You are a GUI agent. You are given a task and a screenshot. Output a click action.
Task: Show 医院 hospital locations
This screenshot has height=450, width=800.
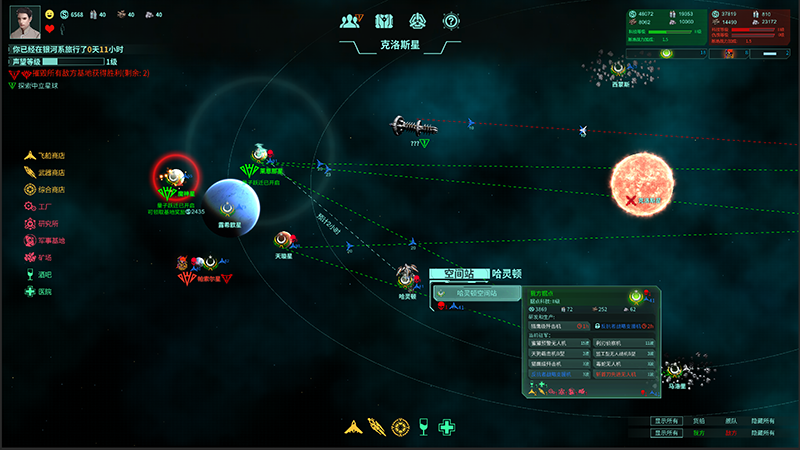tap(44, 292)
